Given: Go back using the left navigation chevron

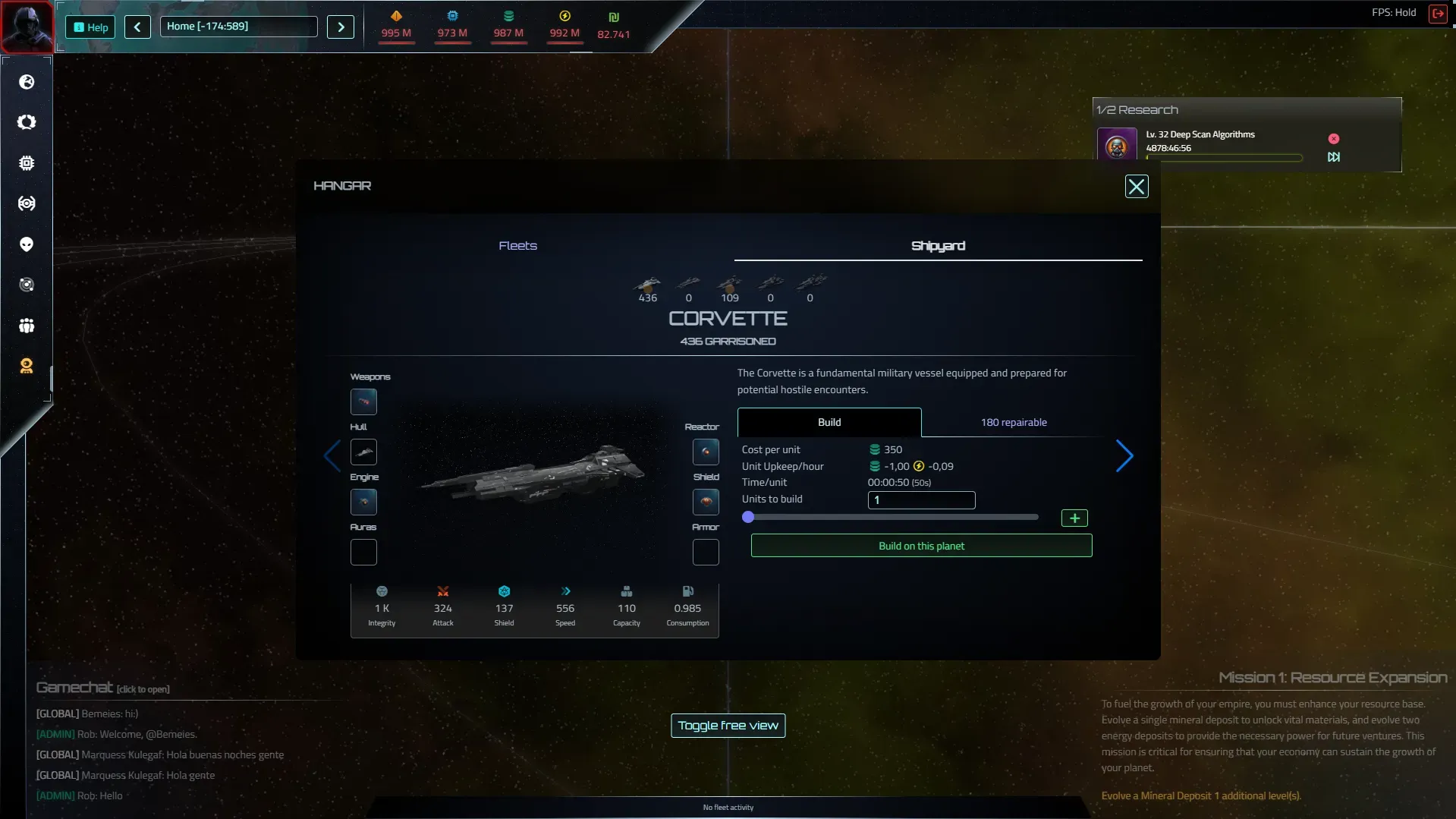Looking at the screenshot, I should [137, 27].
